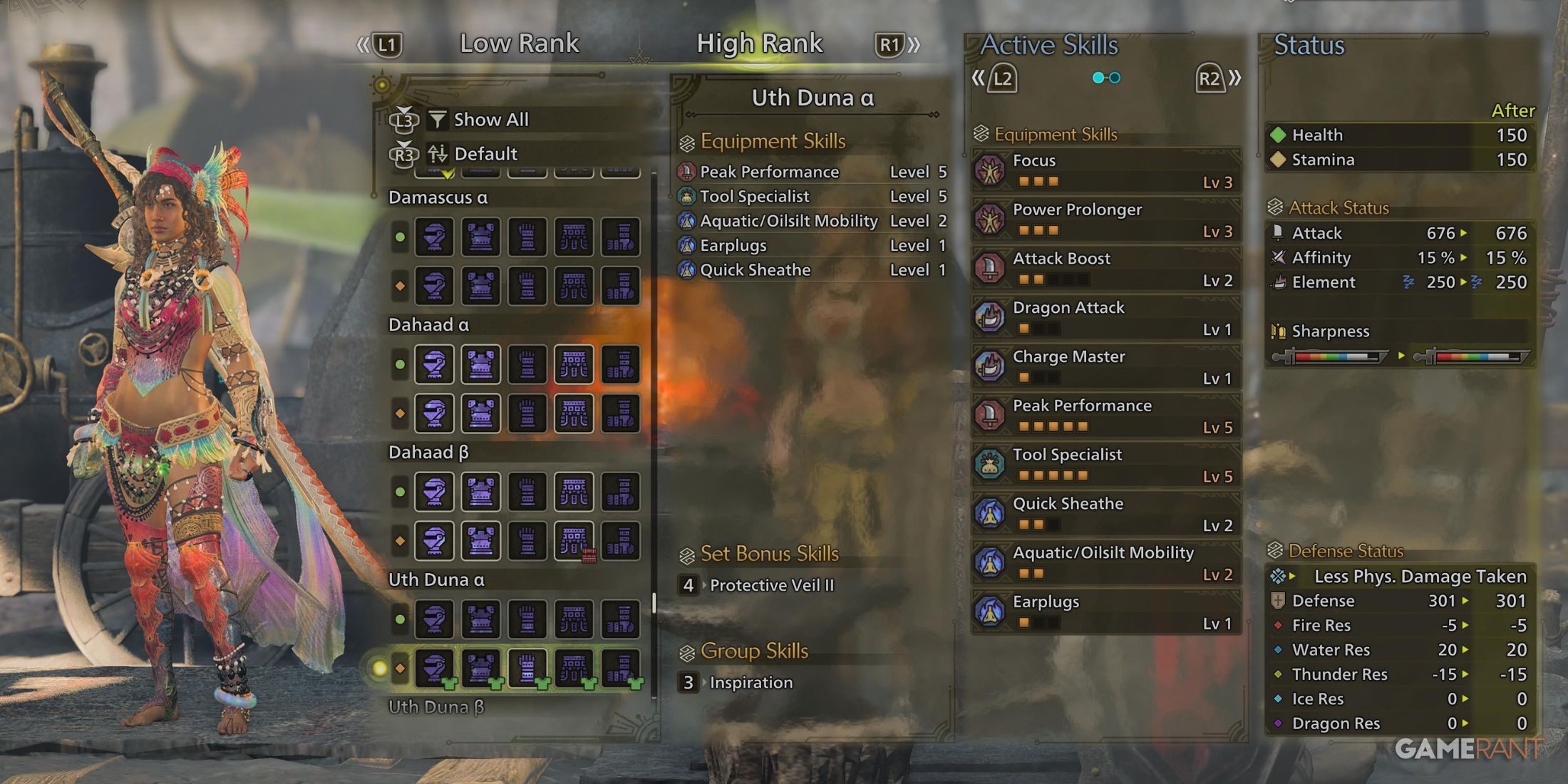The image size is (1568, 784).
Task: Click the Sharpness weapon icon in Status
Action: click(1279, 331)
